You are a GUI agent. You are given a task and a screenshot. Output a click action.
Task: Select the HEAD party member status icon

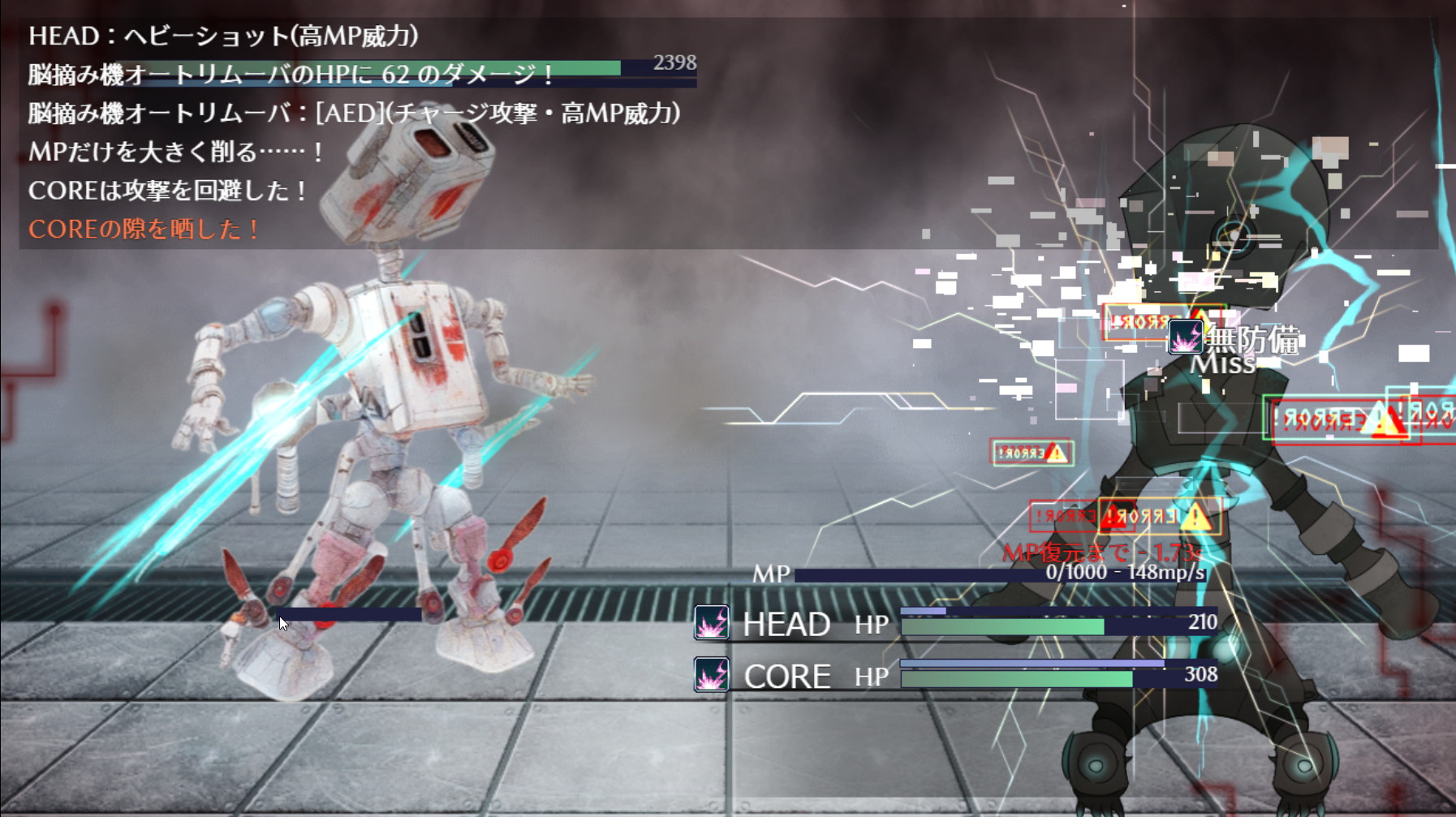coord(712,623)
